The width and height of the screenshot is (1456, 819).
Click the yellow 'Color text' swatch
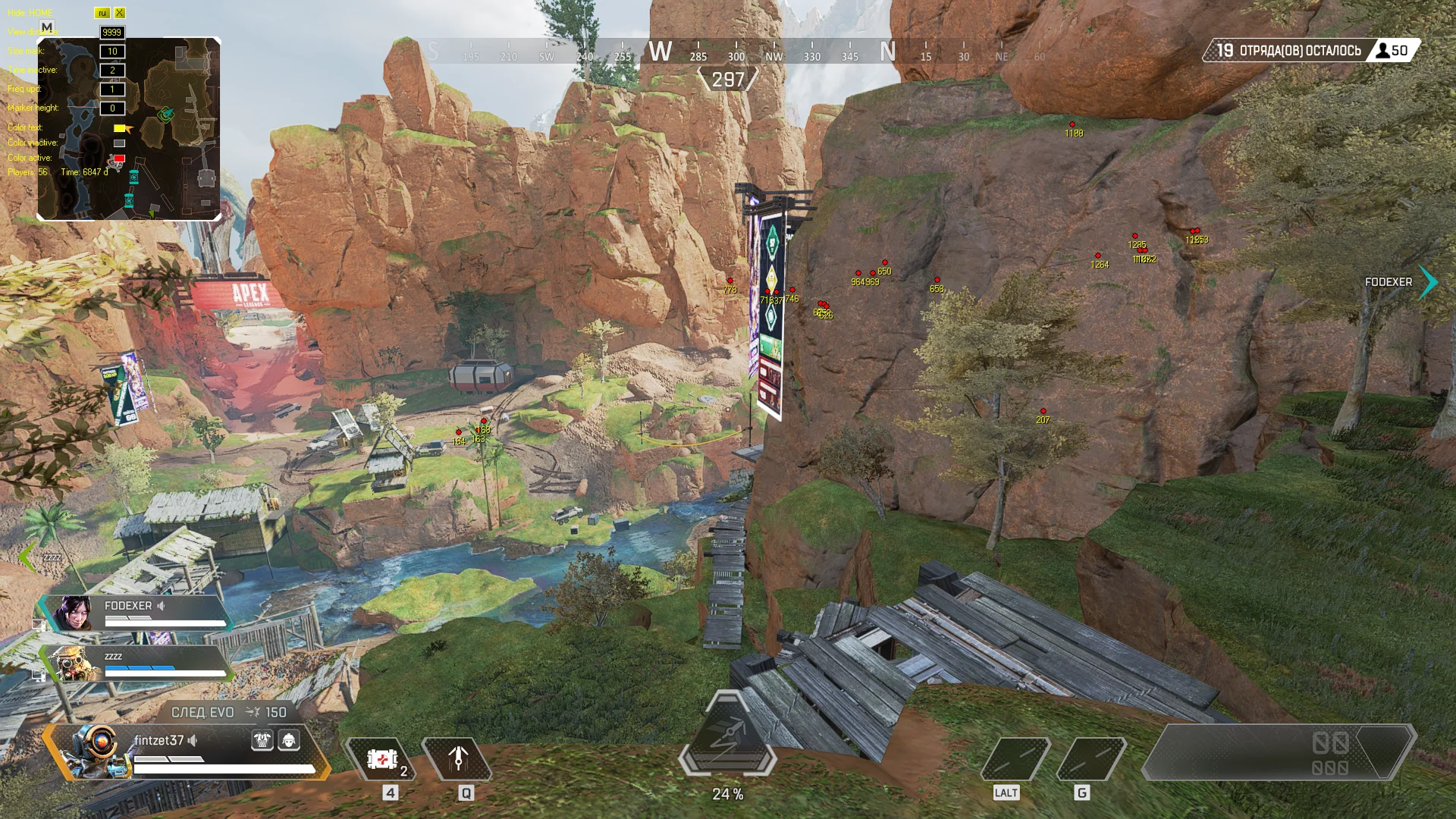119,127
